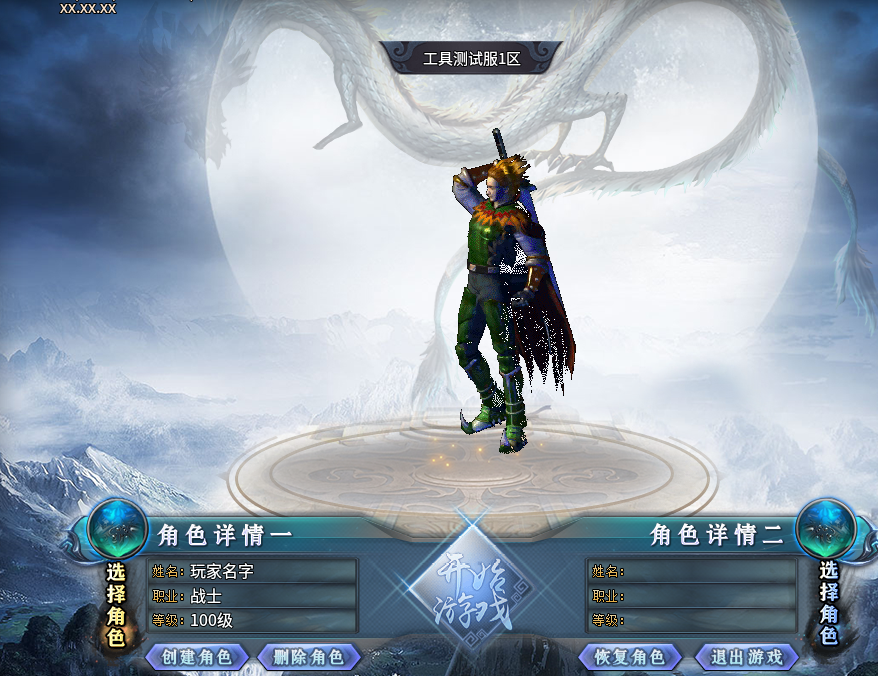Select the empty 角色详情二 character panel

(691, 595)
